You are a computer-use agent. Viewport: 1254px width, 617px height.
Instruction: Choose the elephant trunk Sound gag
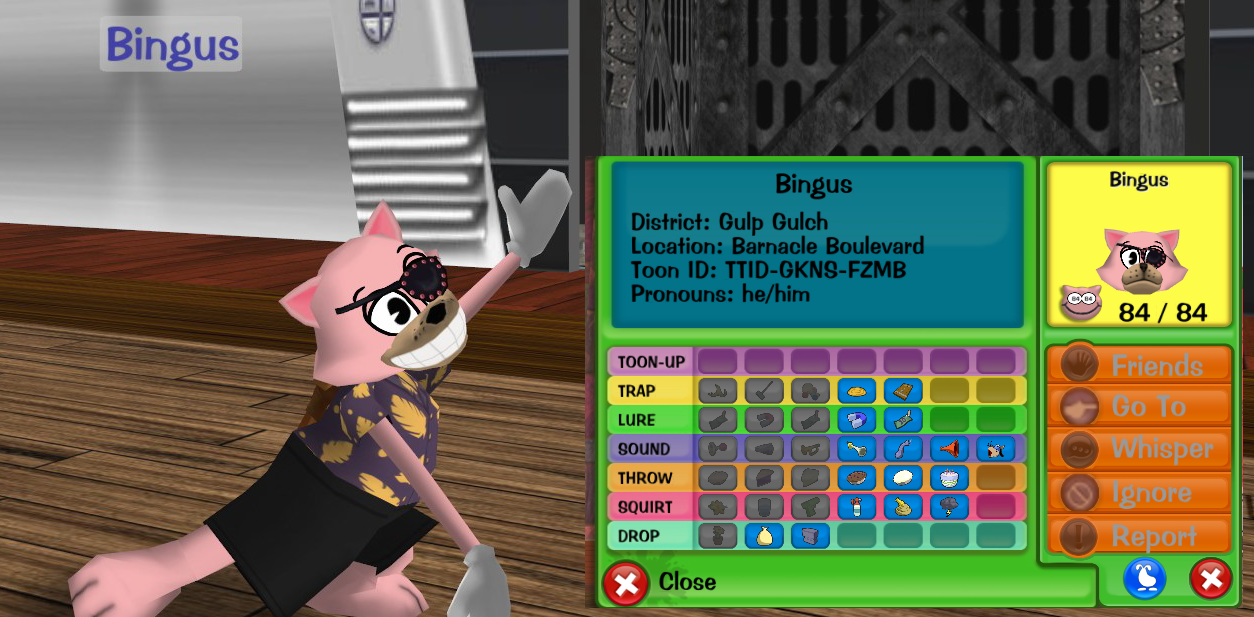click(x=903, y=449)
